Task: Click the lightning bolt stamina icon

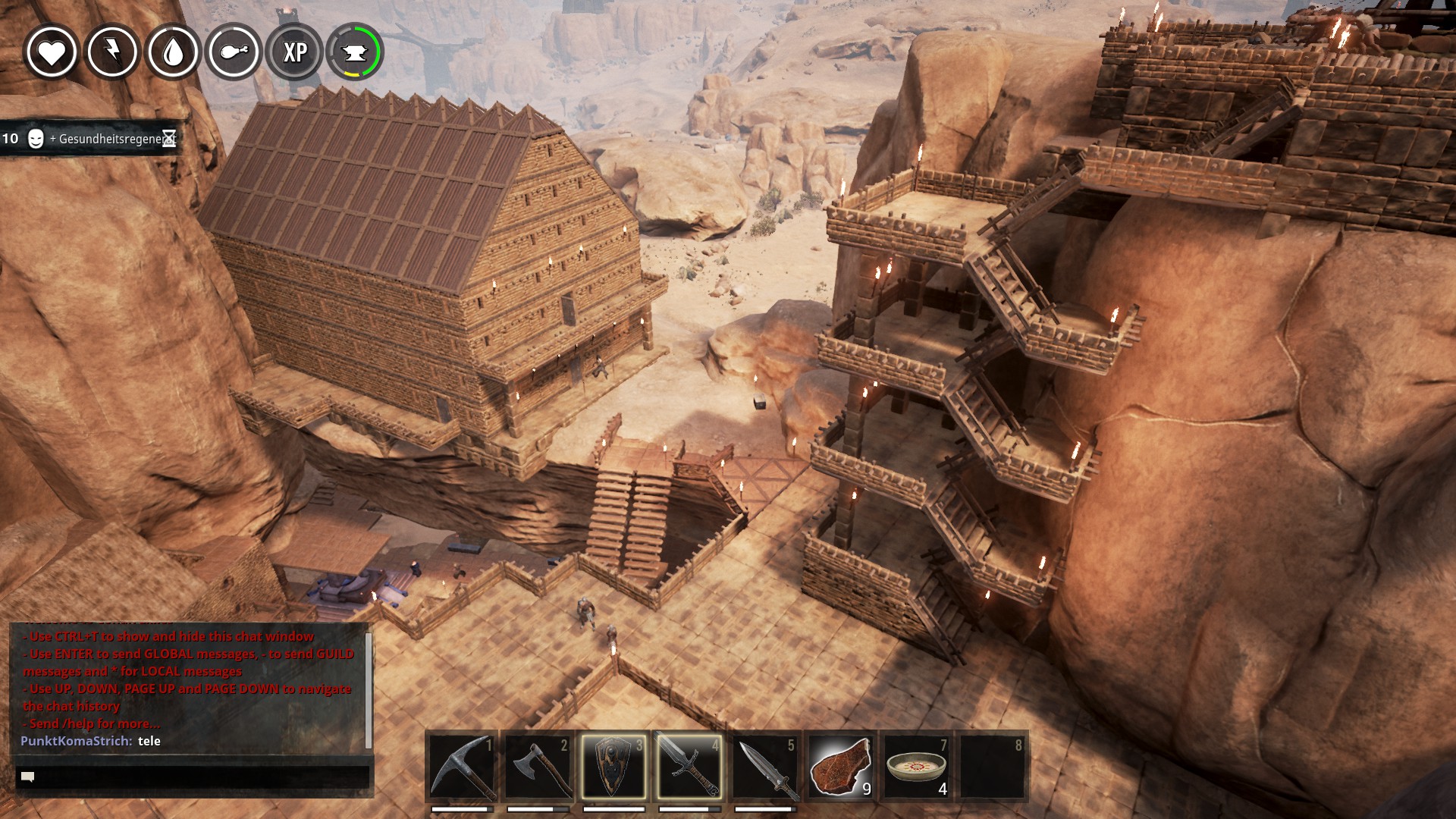Action: tap(112, 52)
